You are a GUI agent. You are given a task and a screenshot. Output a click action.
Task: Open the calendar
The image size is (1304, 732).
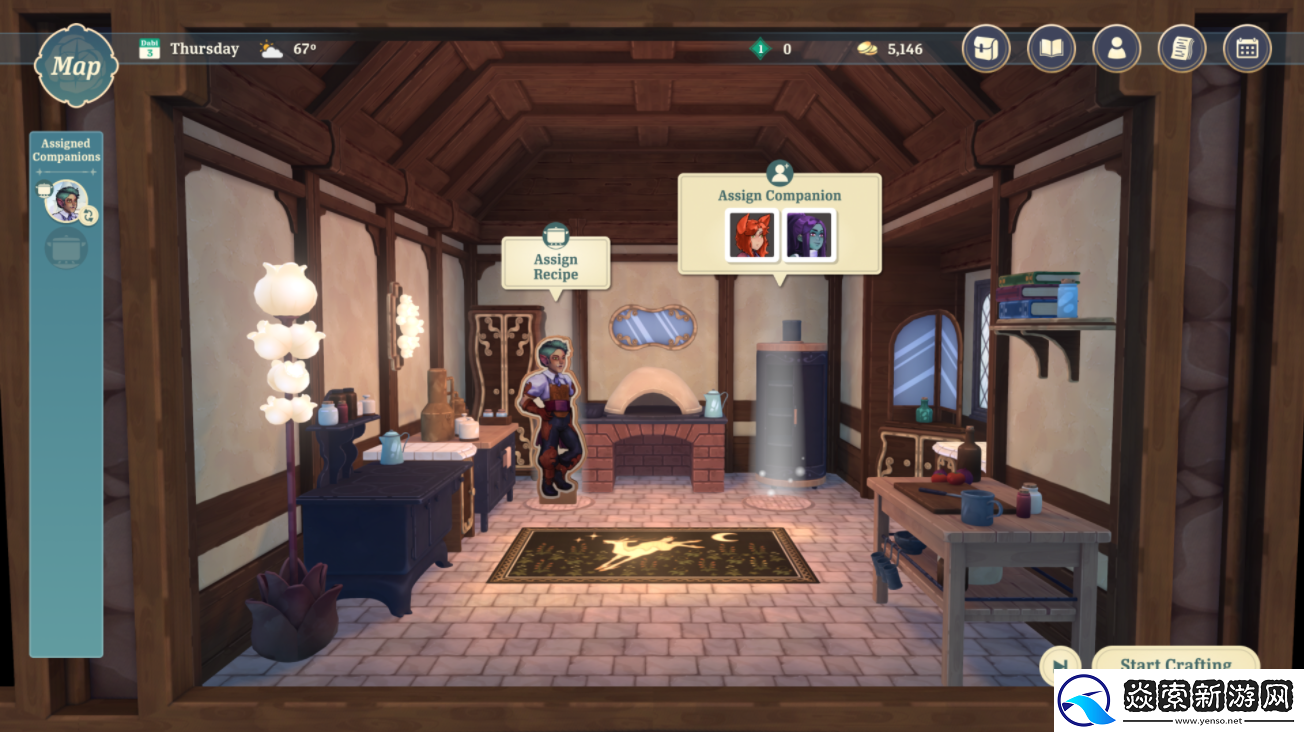click(1247, 48)
